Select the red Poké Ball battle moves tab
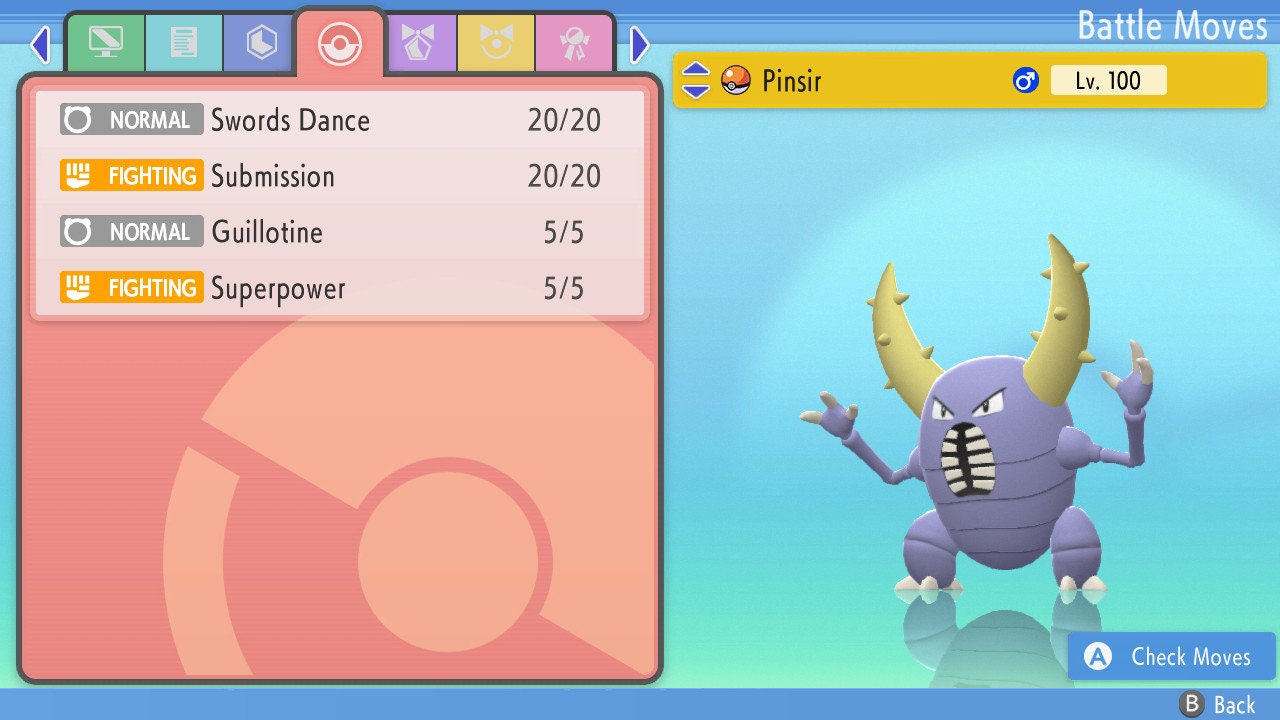 pos(339,43)
